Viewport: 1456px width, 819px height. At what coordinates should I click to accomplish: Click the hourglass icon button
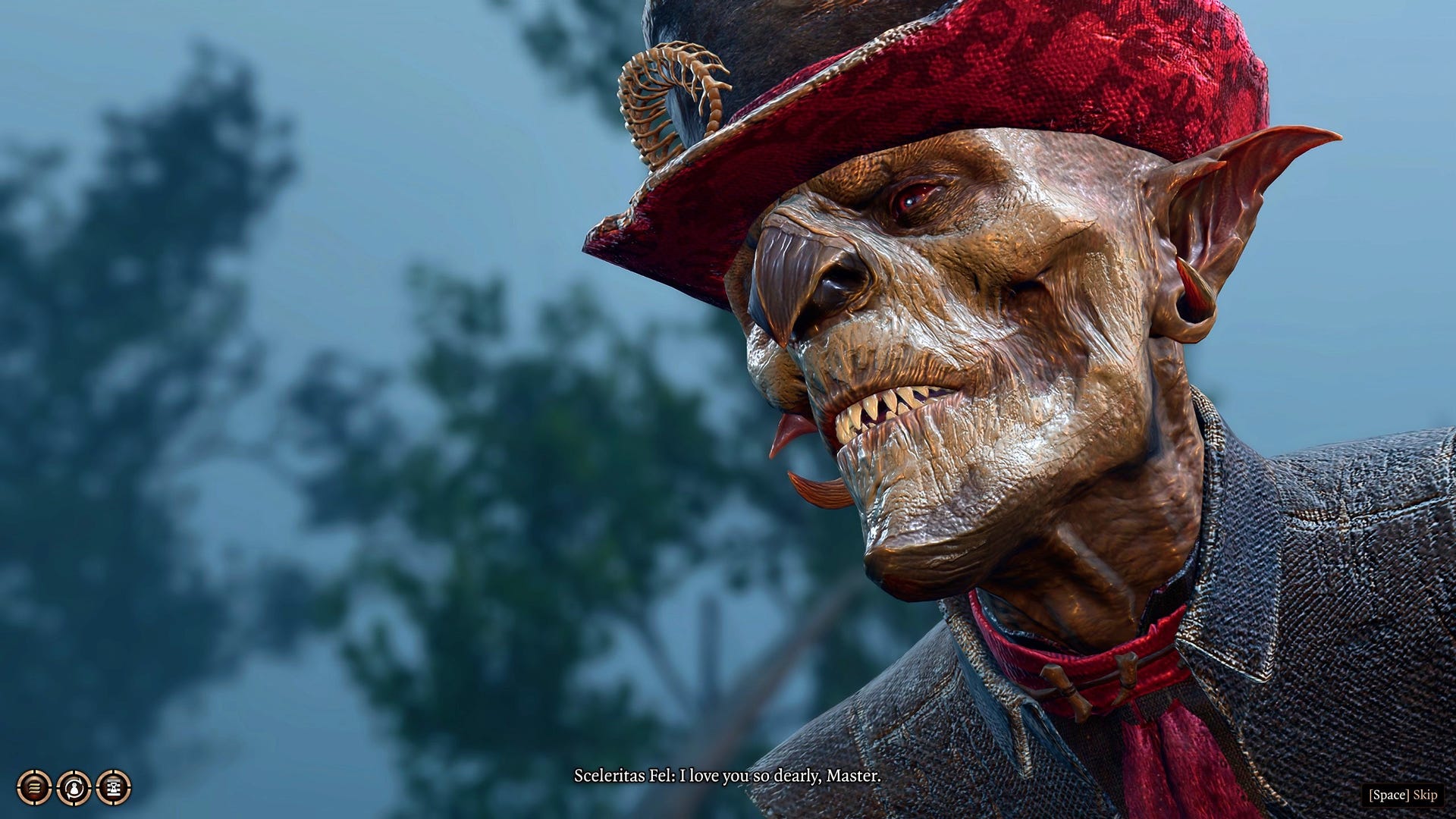click(114, 788)
